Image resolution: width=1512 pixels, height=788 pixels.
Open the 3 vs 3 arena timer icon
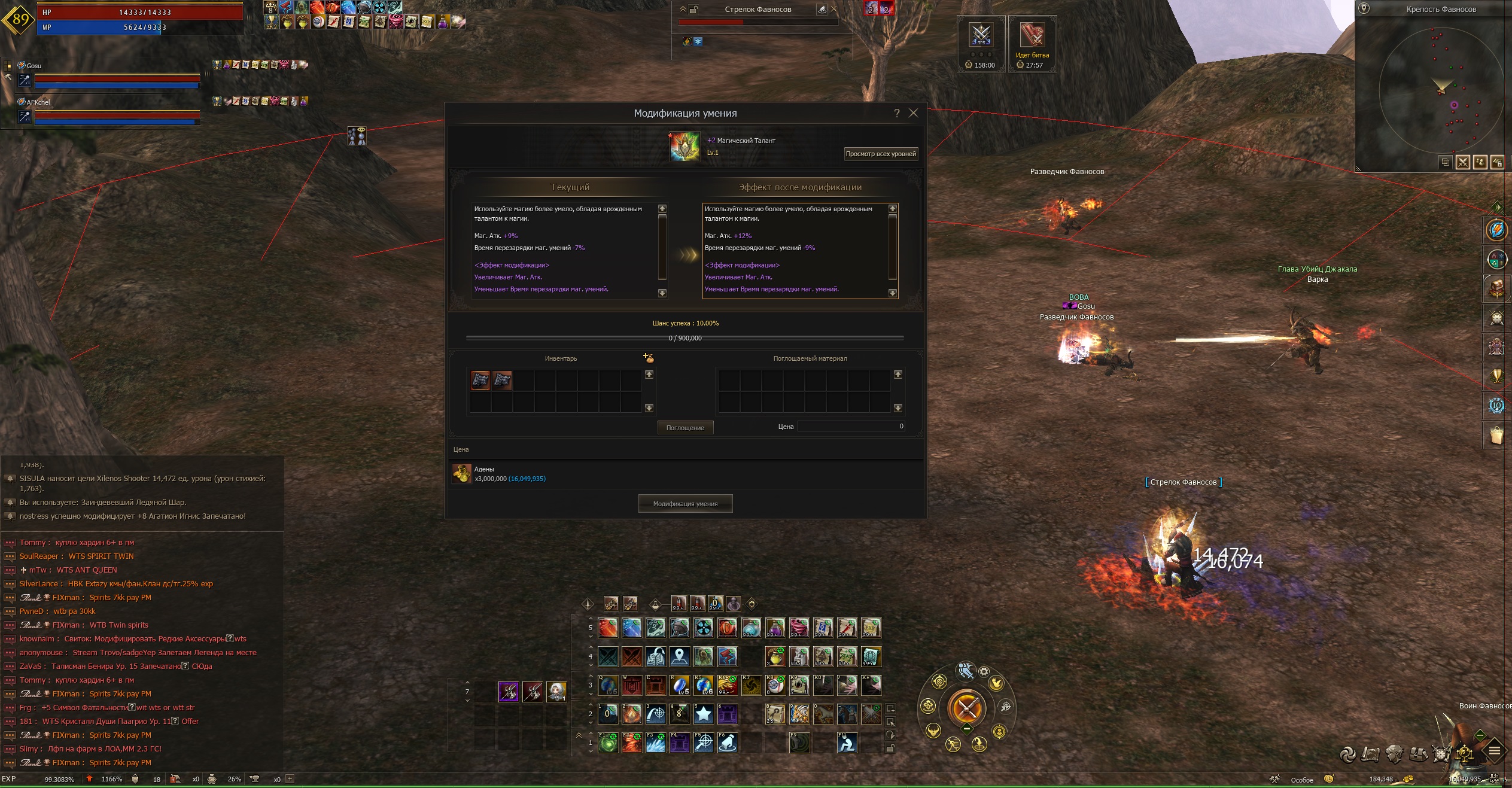[x=981, y=36]
